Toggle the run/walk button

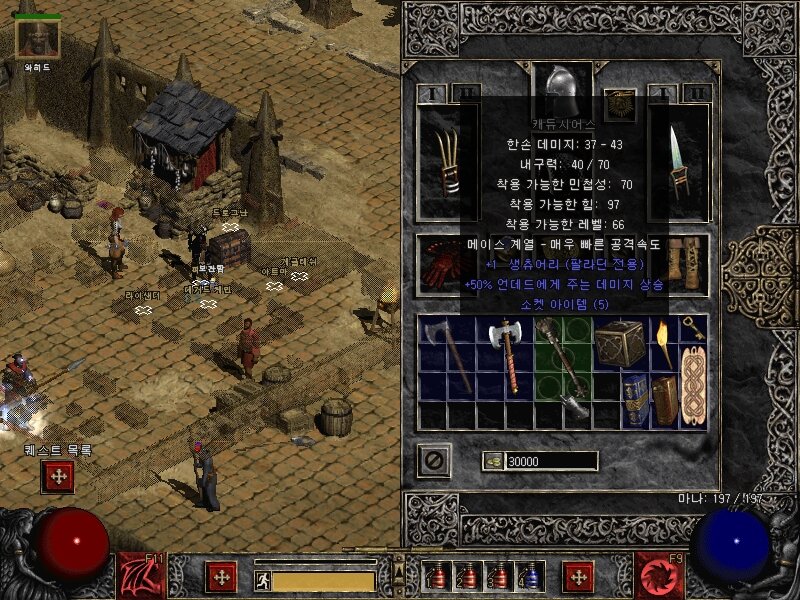pyautogui.click(x=262, y=579)
